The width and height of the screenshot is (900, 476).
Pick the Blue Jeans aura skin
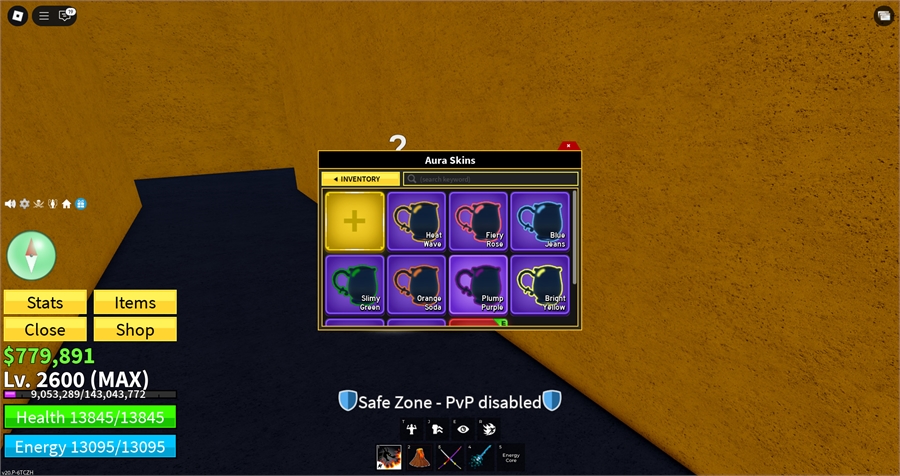[541, 221]
